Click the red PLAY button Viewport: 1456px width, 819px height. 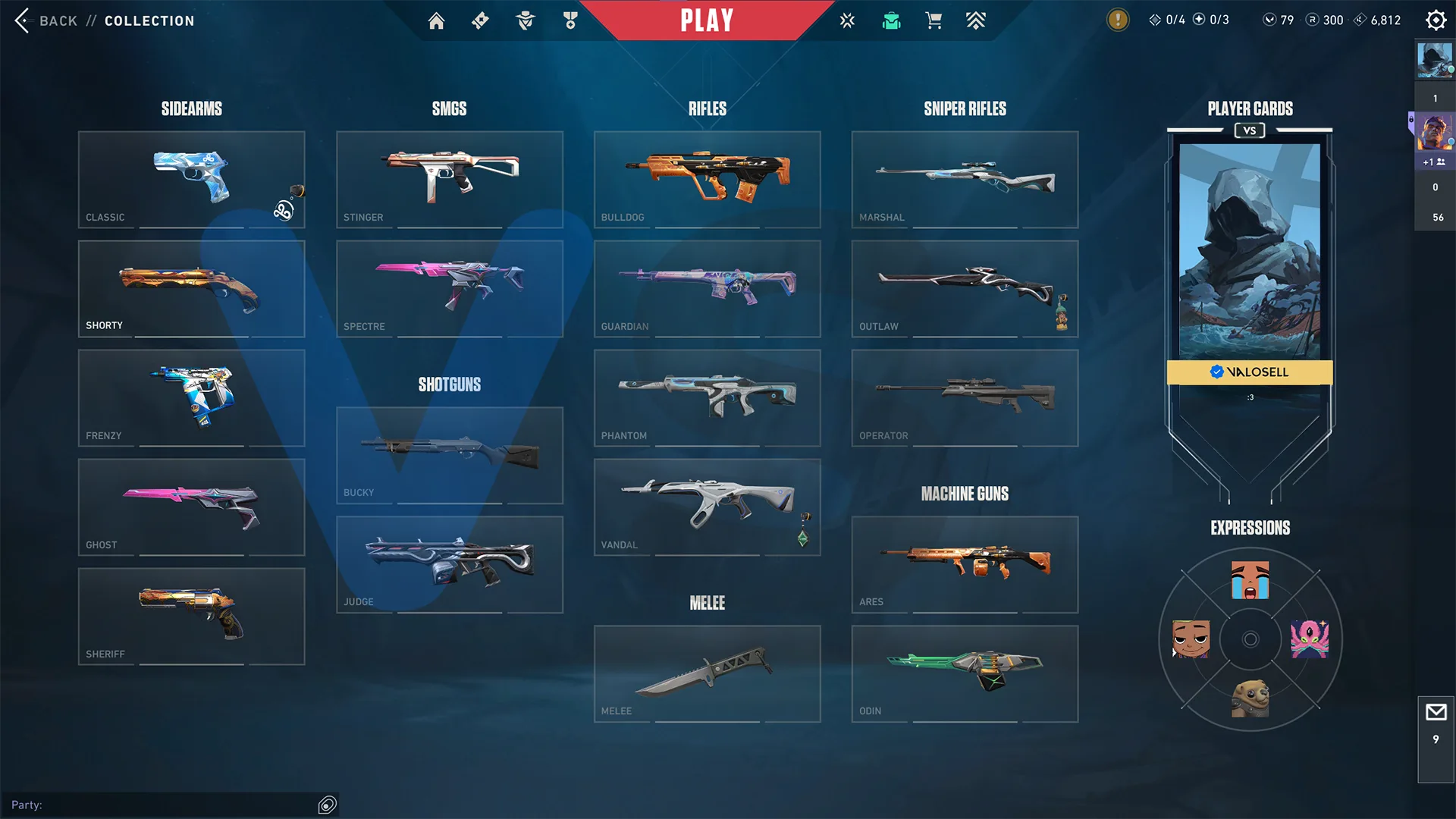click(707, 20)
